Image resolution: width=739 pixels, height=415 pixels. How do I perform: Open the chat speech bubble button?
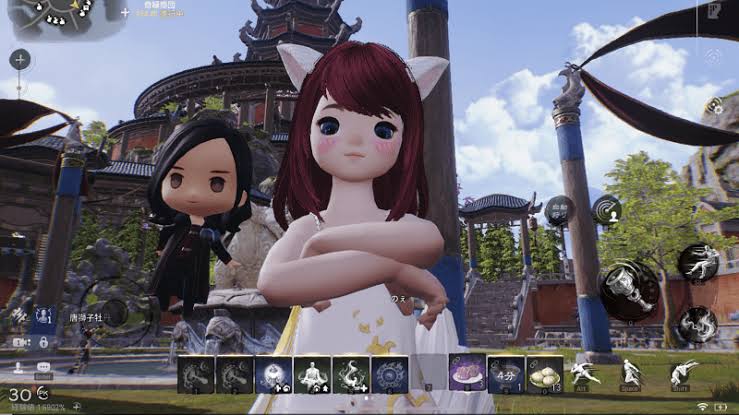click(x=44, y=367)
